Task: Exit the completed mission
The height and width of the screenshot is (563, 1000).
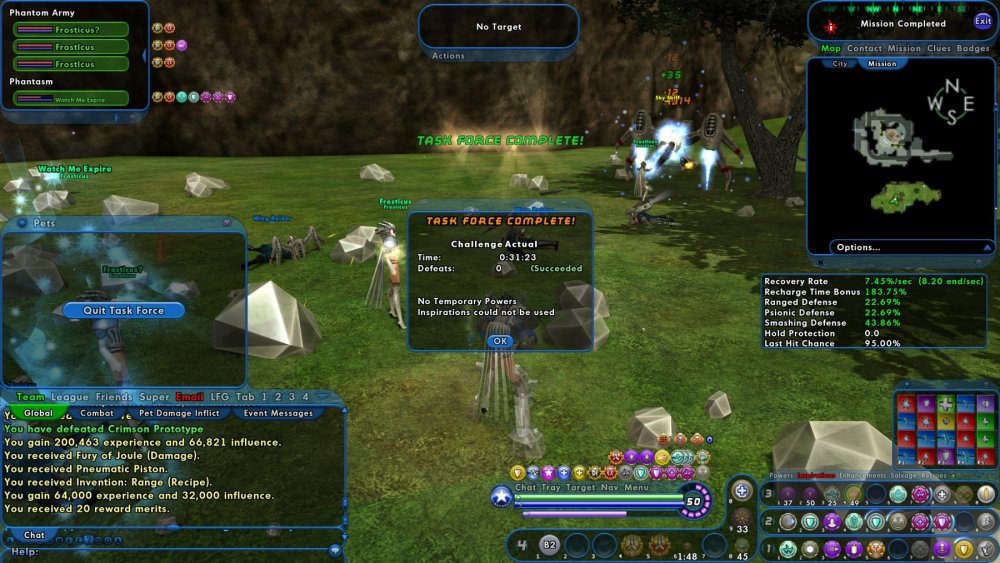Action: pos(983,22)
